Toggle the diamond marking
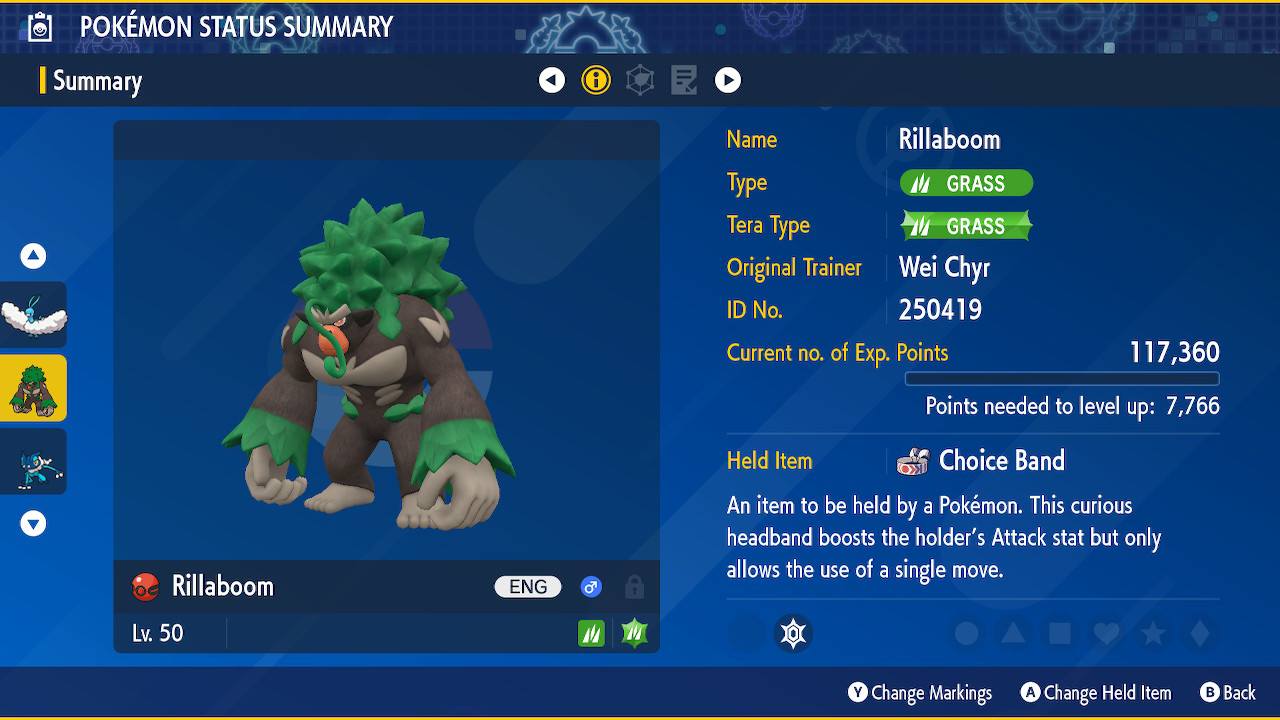This screenshot has width=1280, height=720. pos(1200,633)
